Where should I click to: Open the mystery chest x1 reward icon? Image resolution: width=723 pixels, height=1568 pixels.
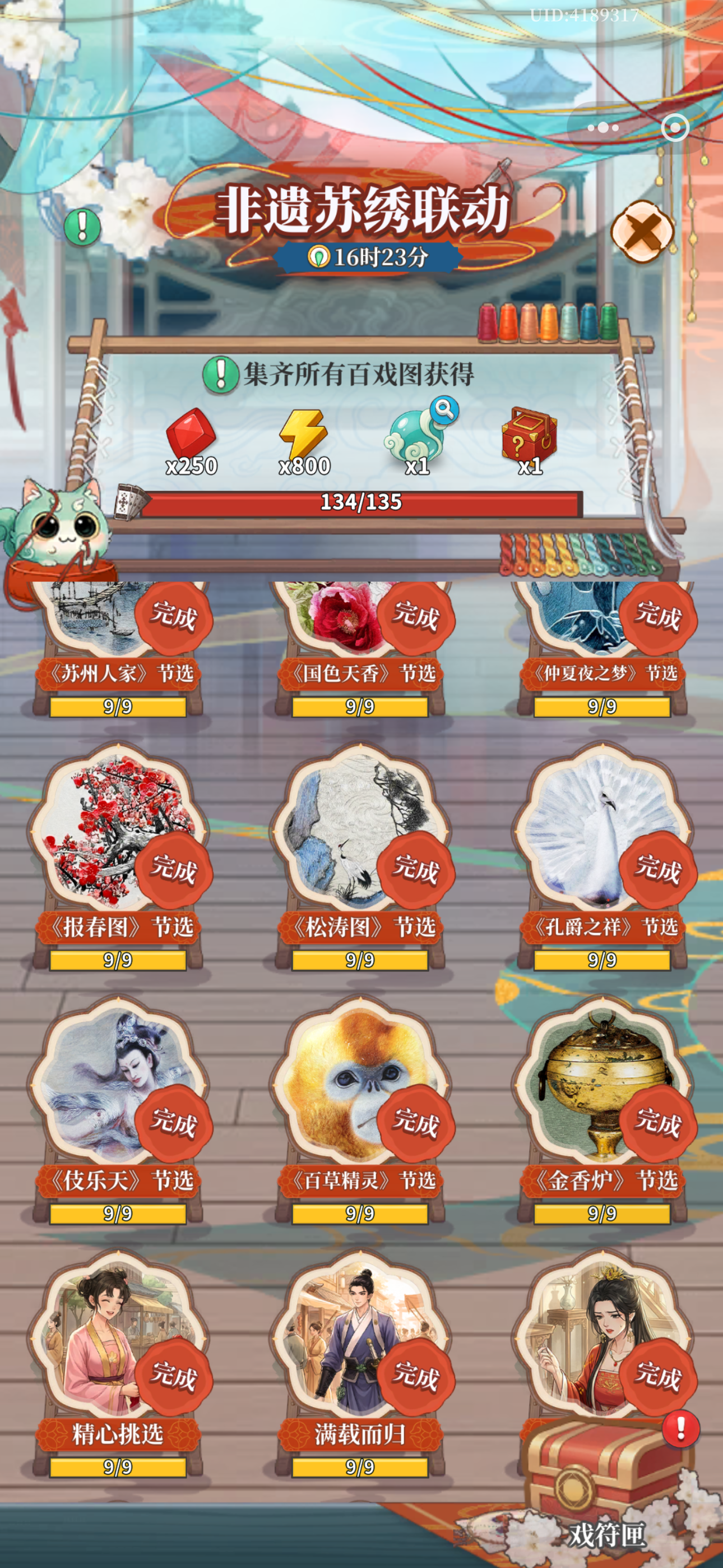(531, 432)
